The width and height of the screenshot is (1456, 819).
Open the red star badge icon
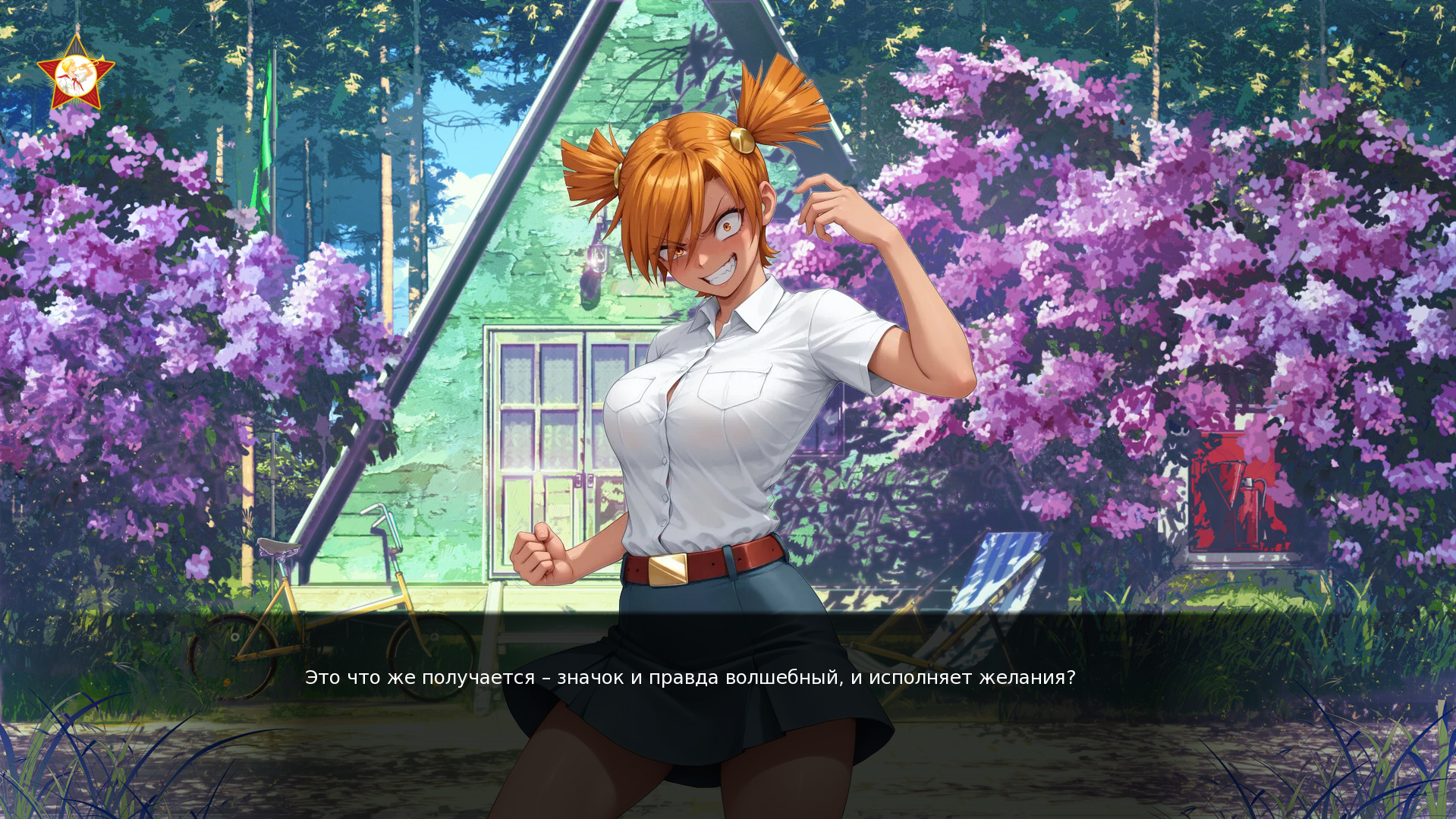(x=76, y=74)
